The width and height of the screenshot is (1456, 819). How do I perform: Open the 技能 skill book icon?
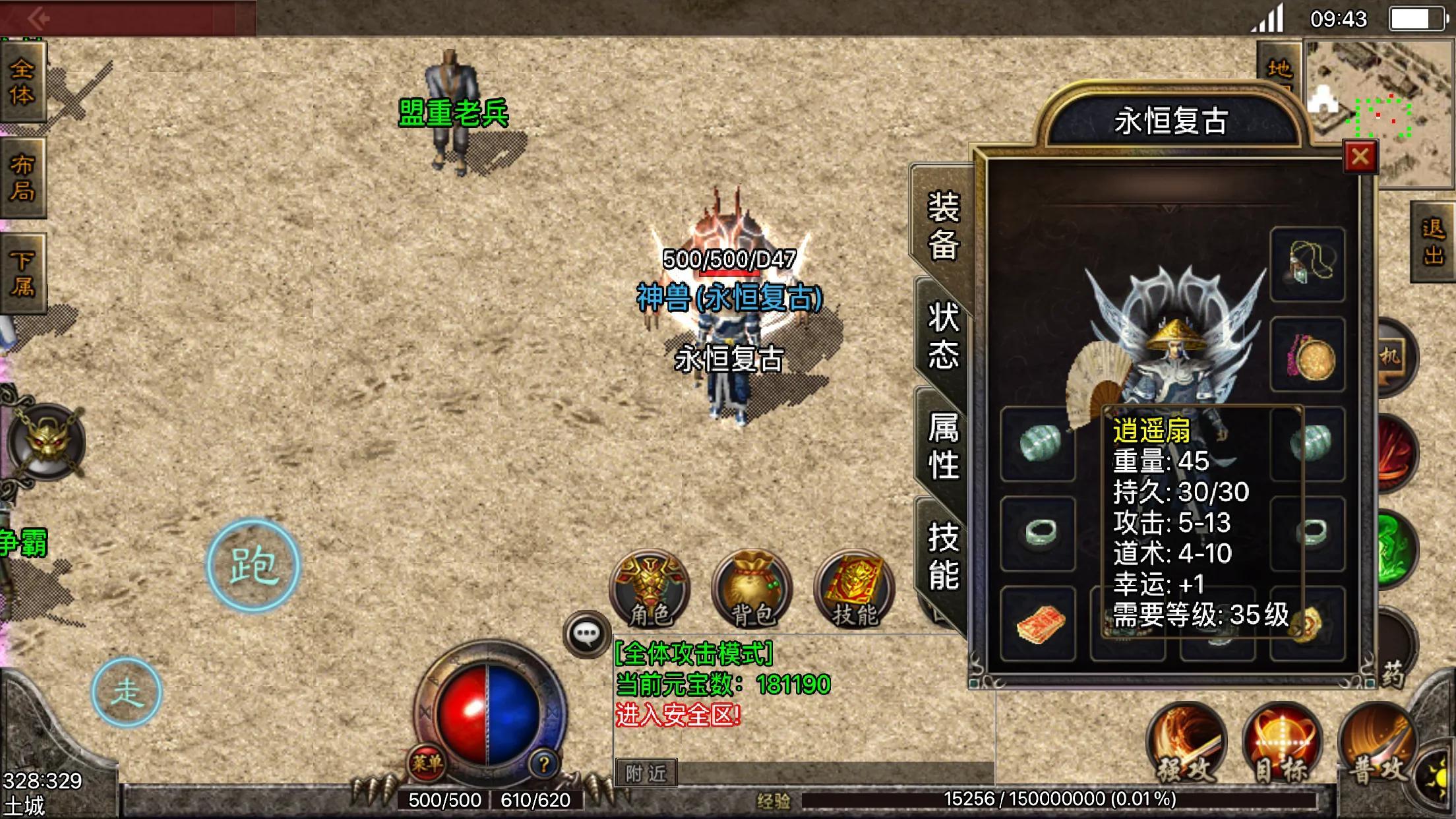(855, 590)
